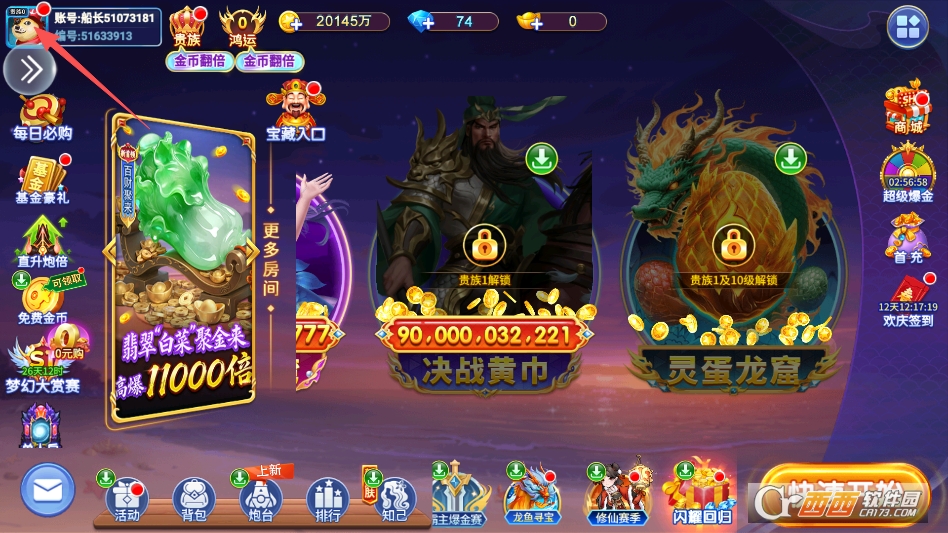Open 欢庆签到 sign-in event
948x533 pixels.
pos(908,300)
